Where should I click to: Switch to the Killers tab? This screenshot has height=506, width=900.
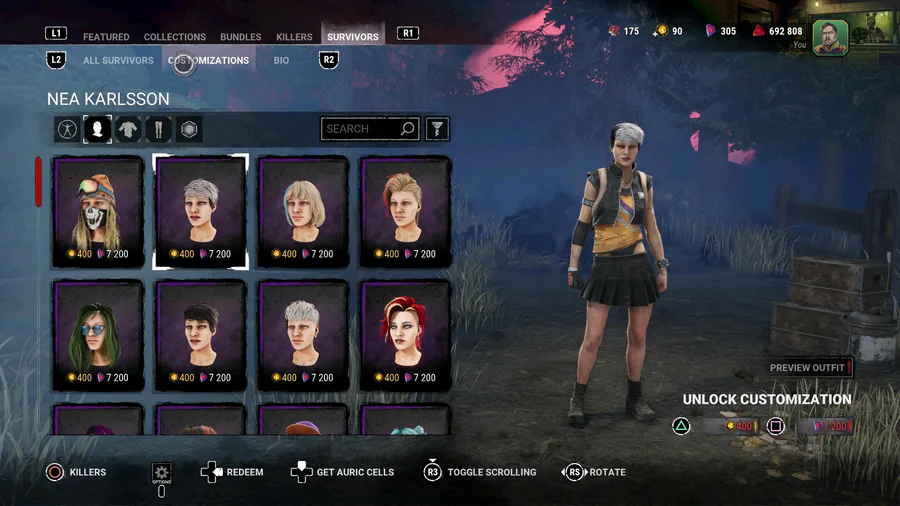coord(294,37)
